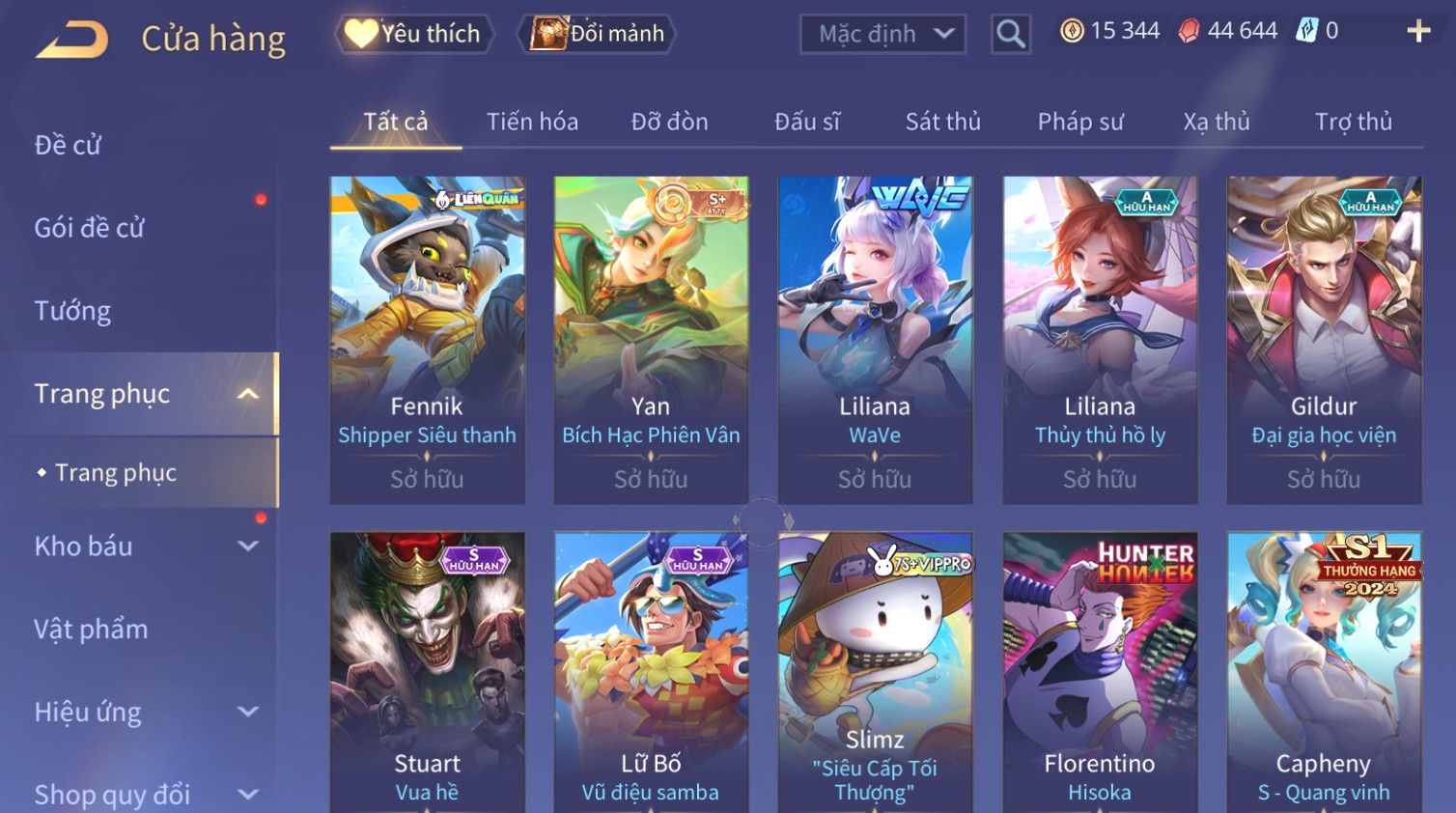Select the Trợ thủ tab

(x=1353, y=122)
